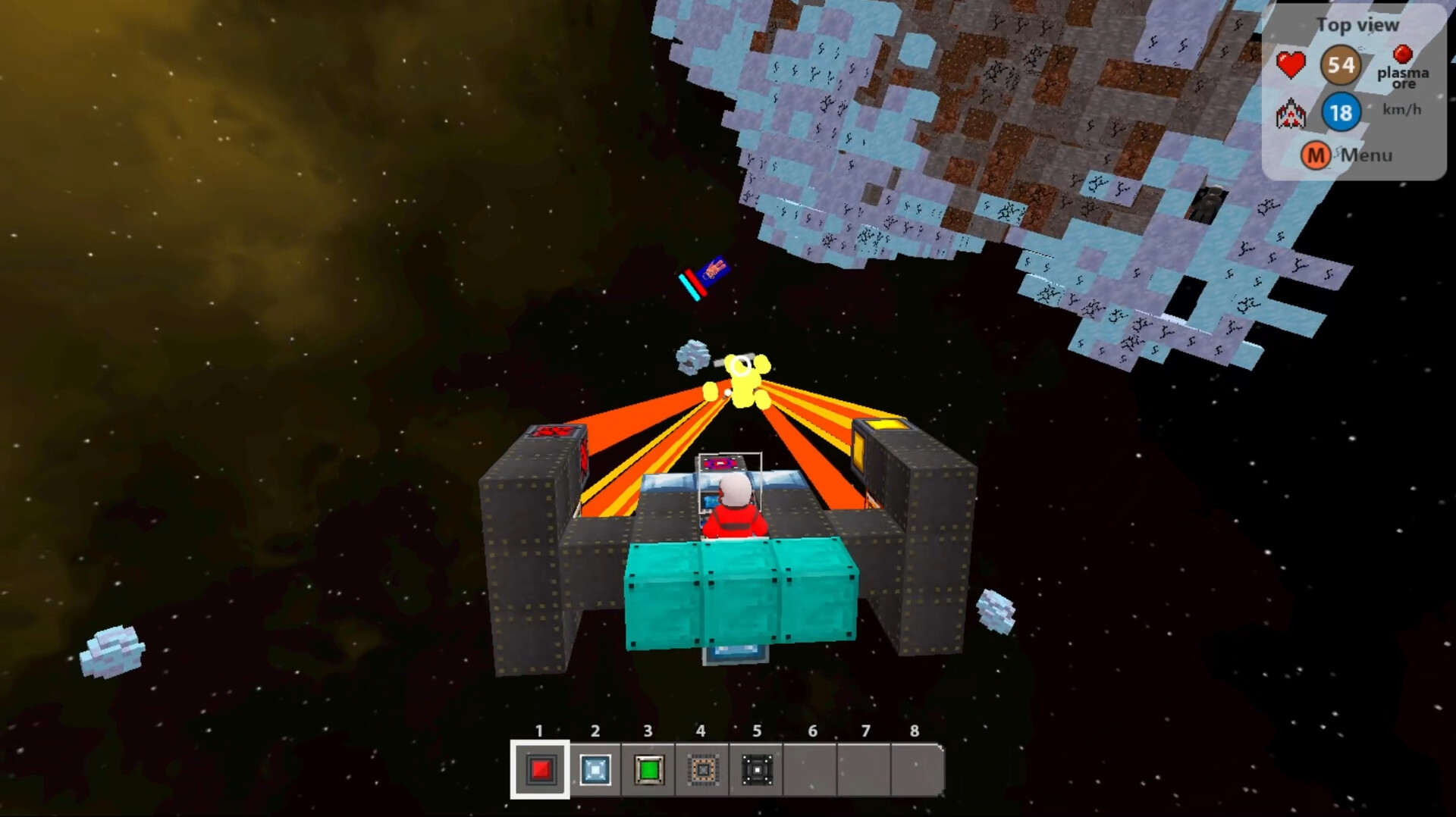Click the Top view map label

(x=1357, y=24)
